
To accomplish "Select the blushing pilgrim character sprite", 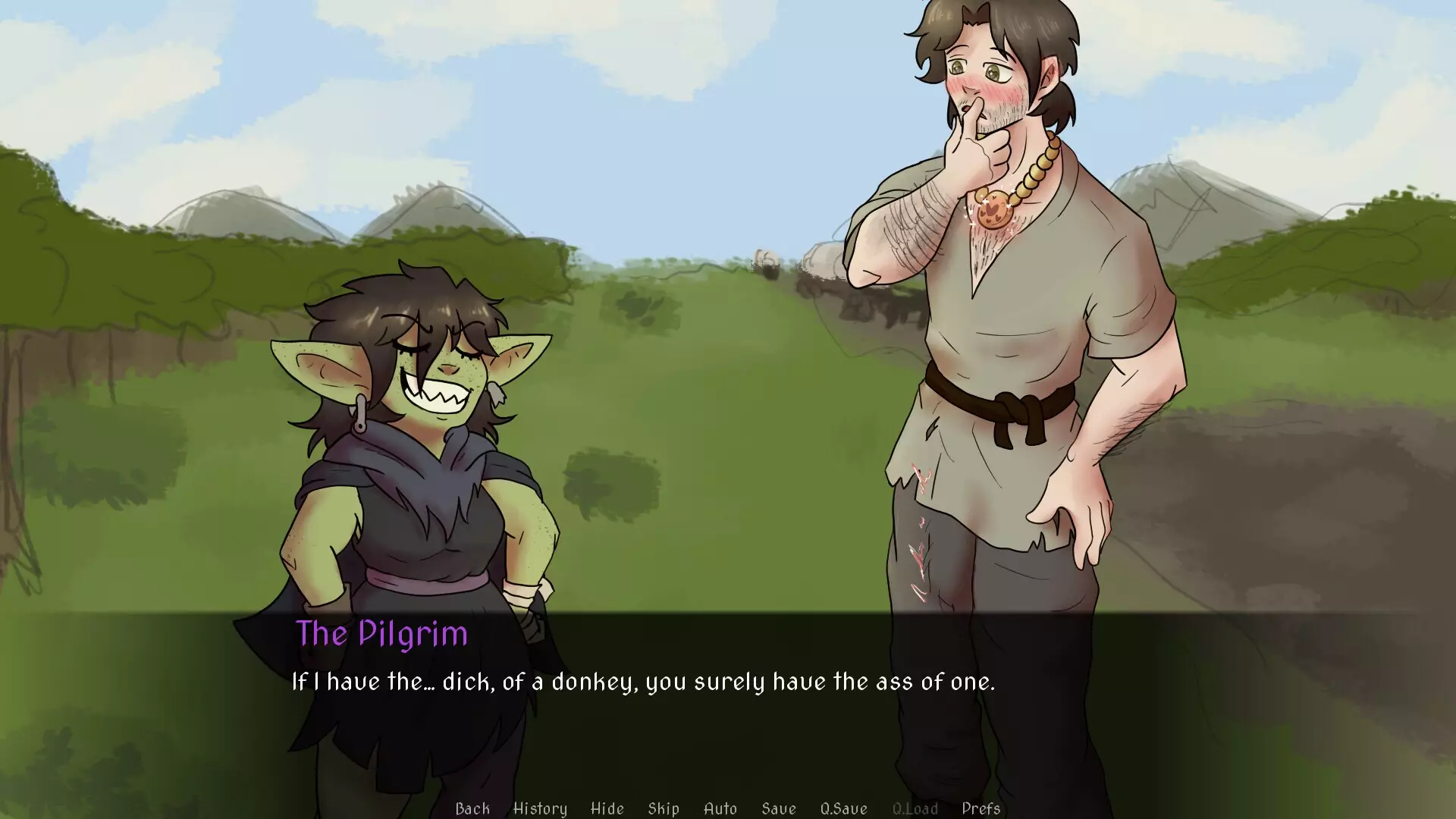I will [x=1009, y=341].
